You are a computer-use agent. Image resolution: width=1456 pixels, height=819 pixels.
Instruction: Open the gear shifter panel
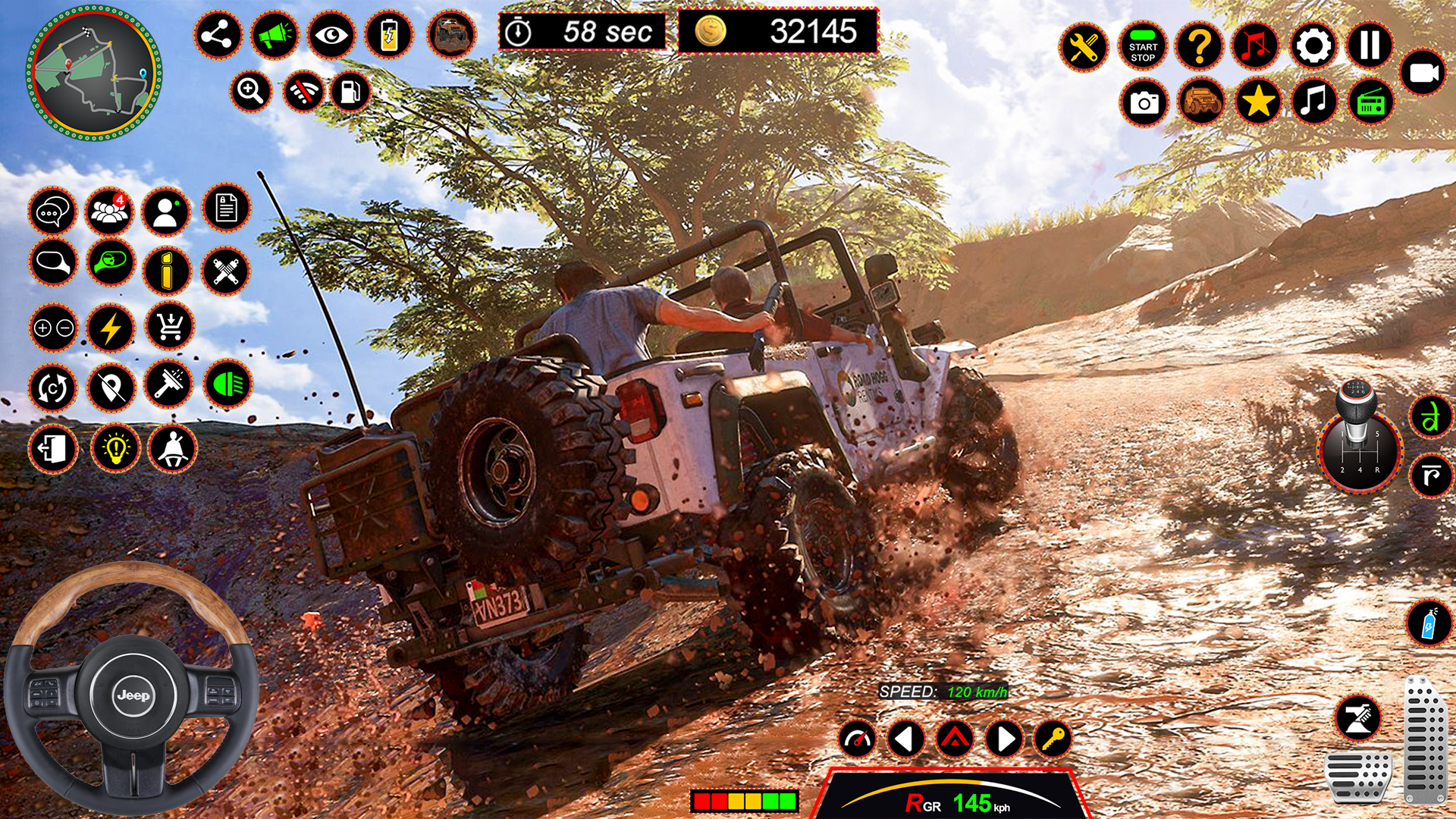tap(1361, 453)
